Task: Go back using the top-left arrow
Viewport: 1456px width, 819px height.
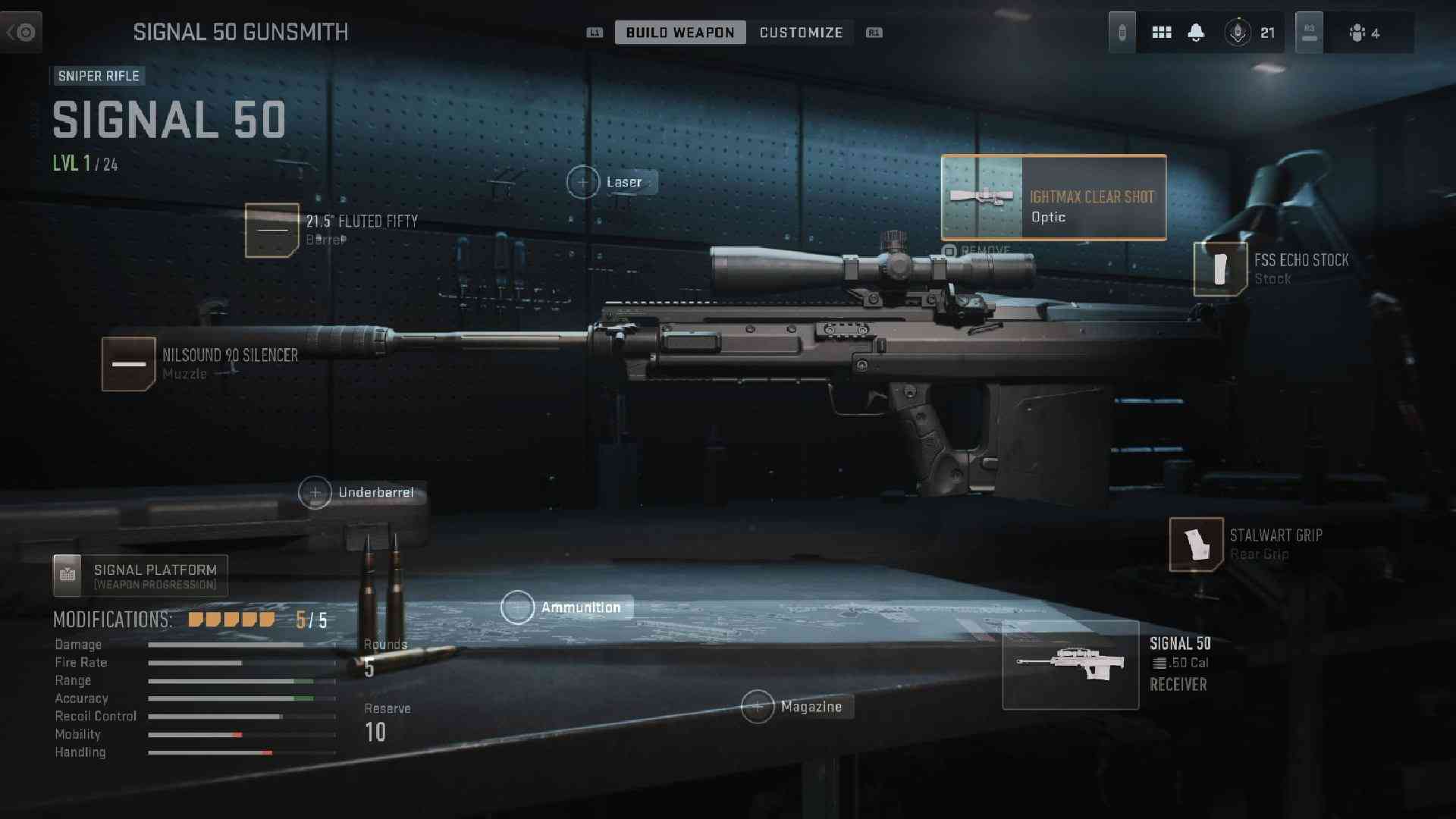Action: [x=21, y=33]
